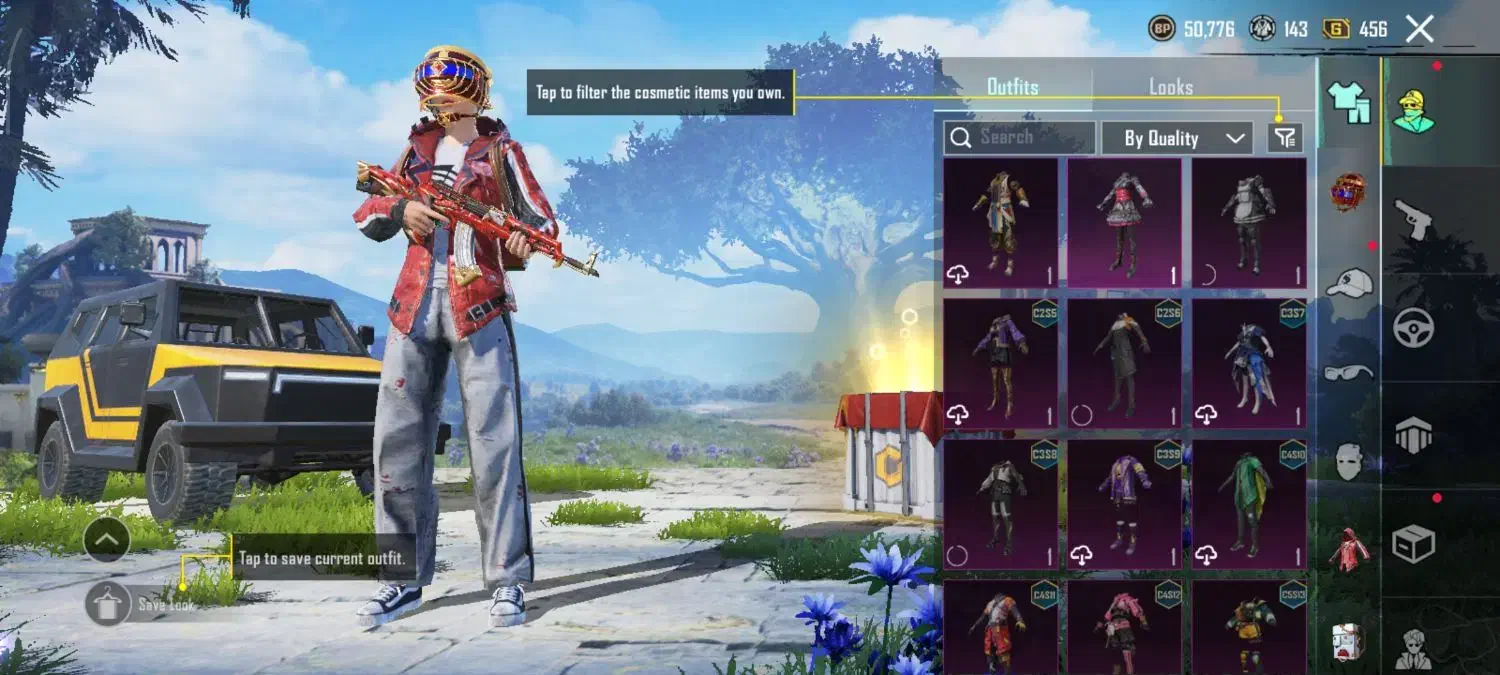Click the outfit Search field
This screenshot has height=675, width=1500.
pyautogui.click(x=1019, y=138)
